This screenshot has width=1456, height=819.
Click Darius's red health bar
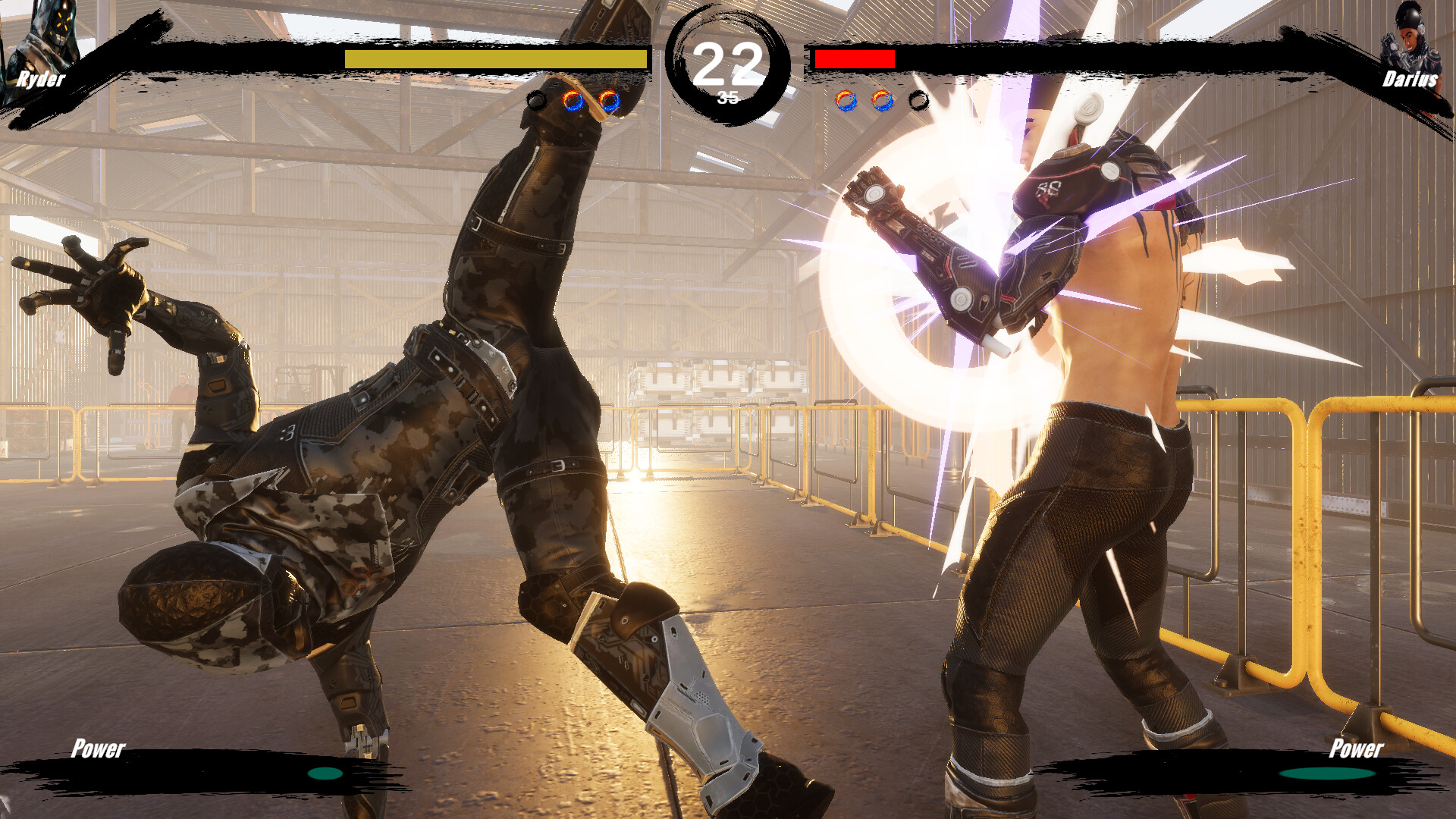(855, 58)
